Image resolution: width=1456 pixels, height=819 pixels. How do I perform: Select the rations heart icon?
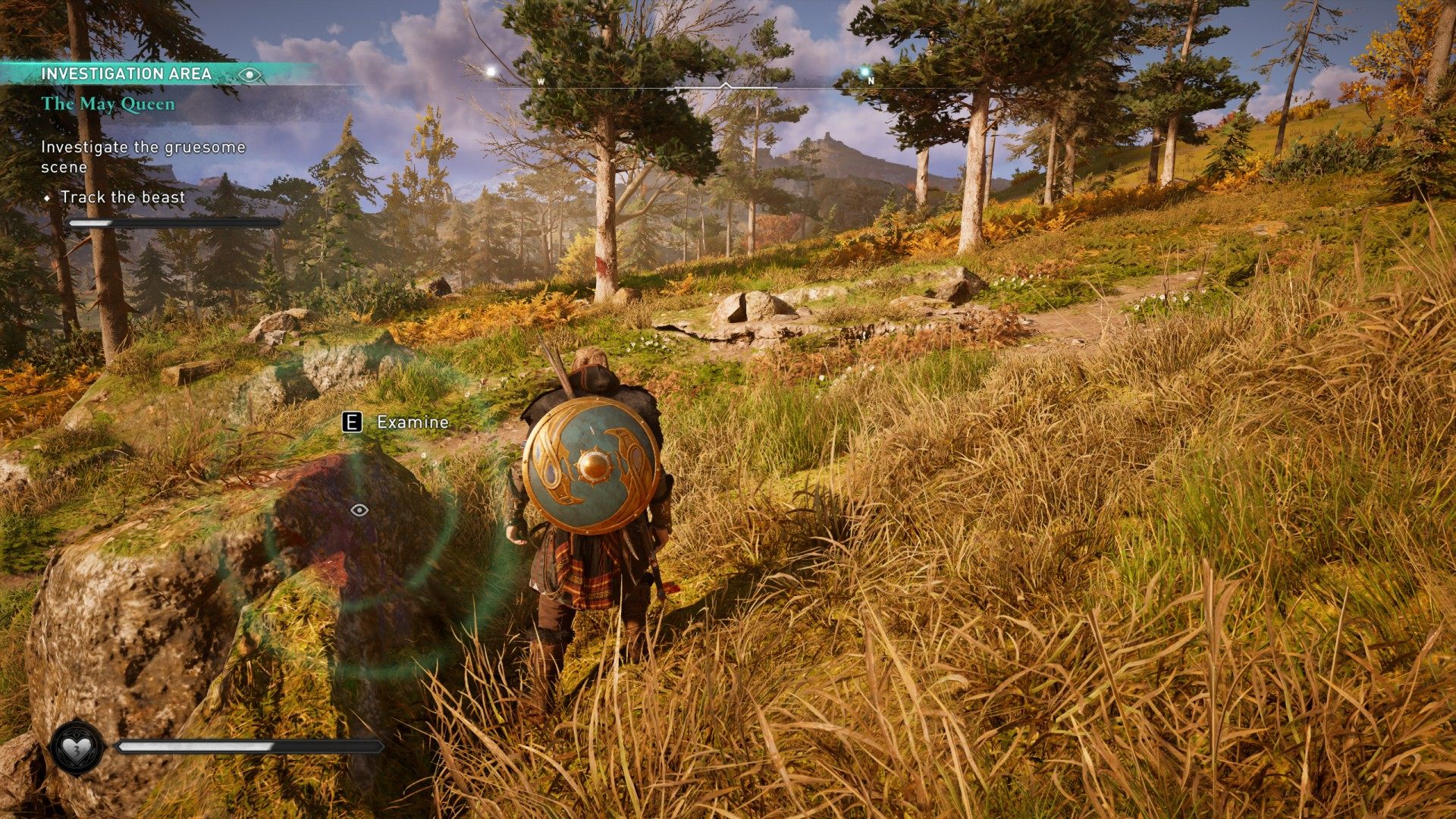click(x=76, y=748)
